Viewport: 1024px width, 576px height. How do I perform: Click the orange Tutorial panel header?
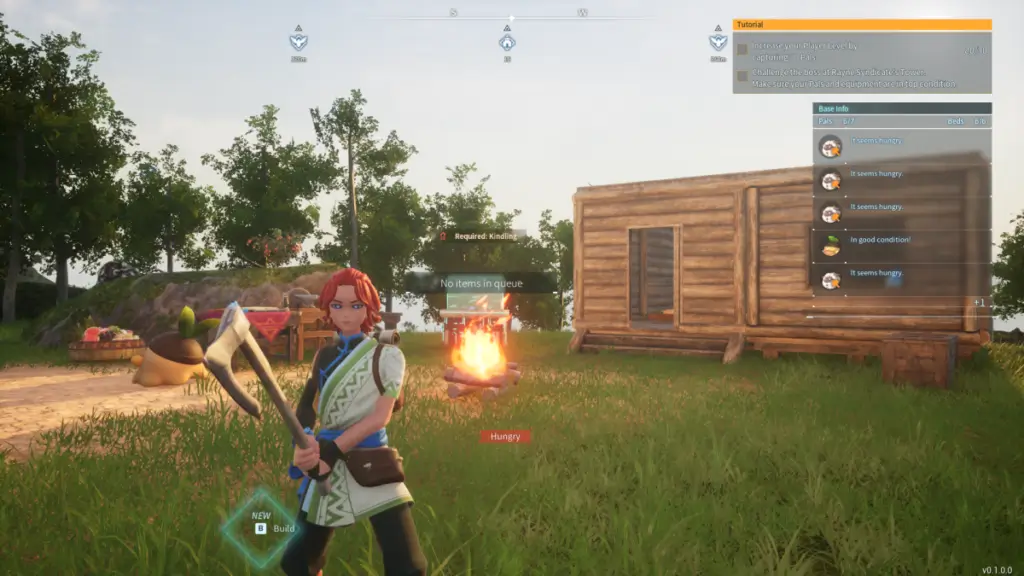point(861,24)
